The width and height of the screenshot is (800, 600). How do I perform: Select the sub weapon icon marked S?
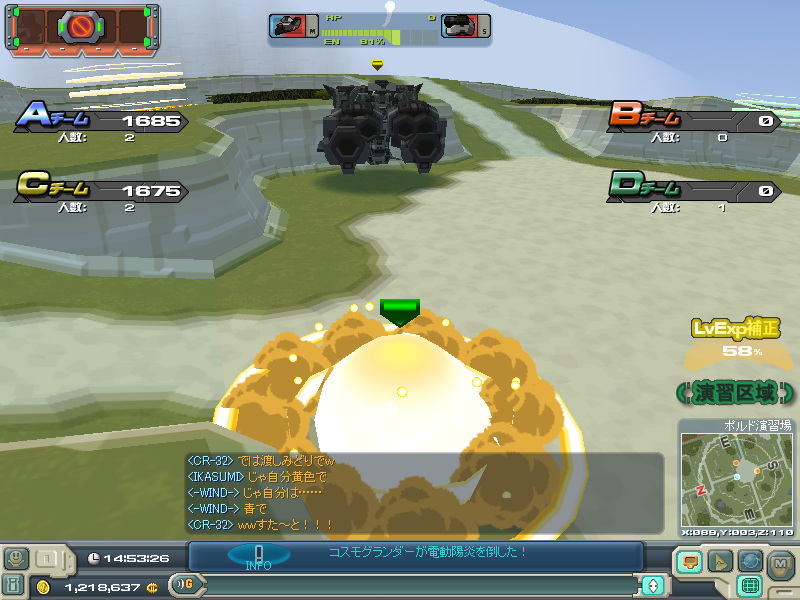[465, 27]
